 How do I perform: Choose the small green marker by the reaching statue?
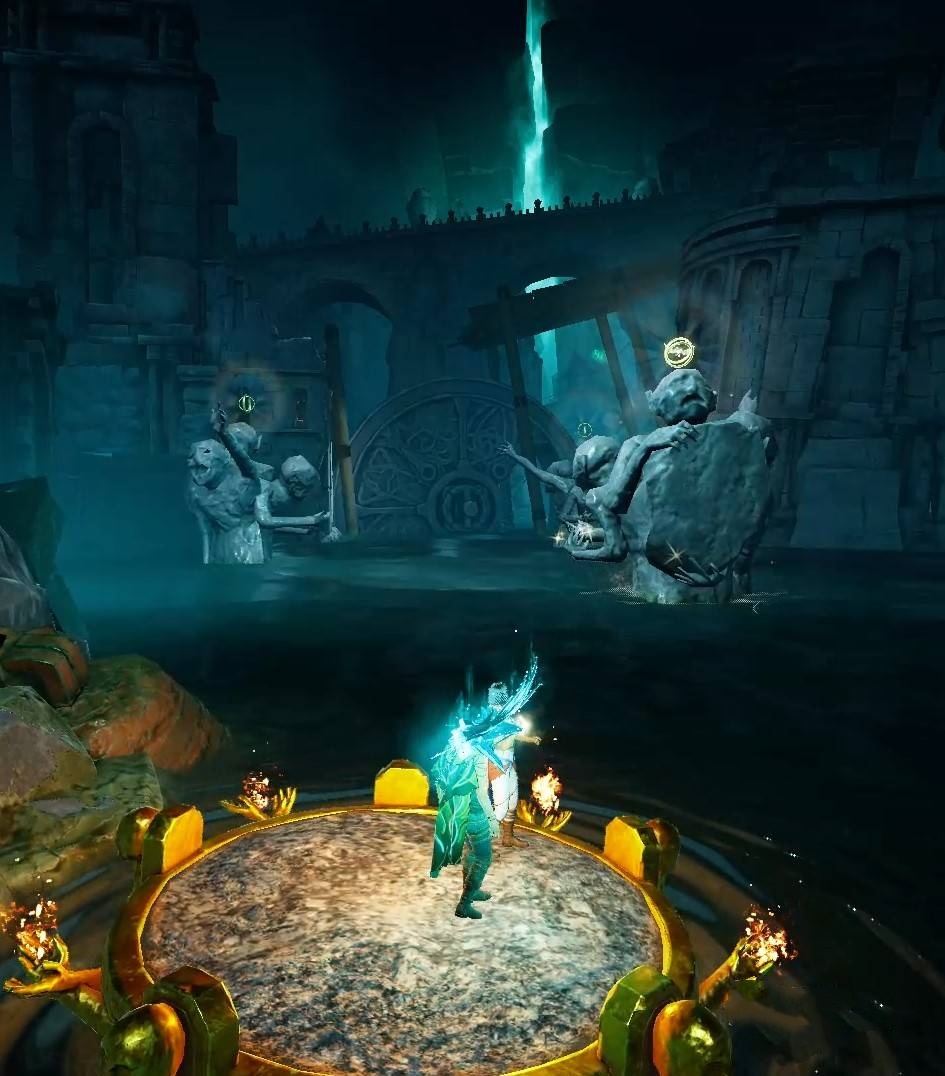point(584,430)
